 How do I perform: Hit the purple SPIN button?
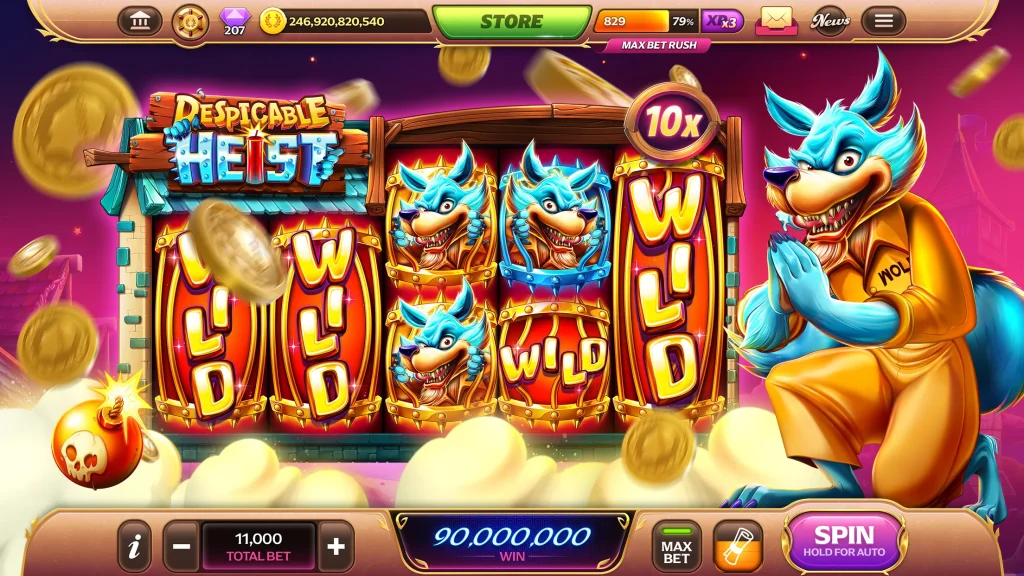tap(844, 542)
